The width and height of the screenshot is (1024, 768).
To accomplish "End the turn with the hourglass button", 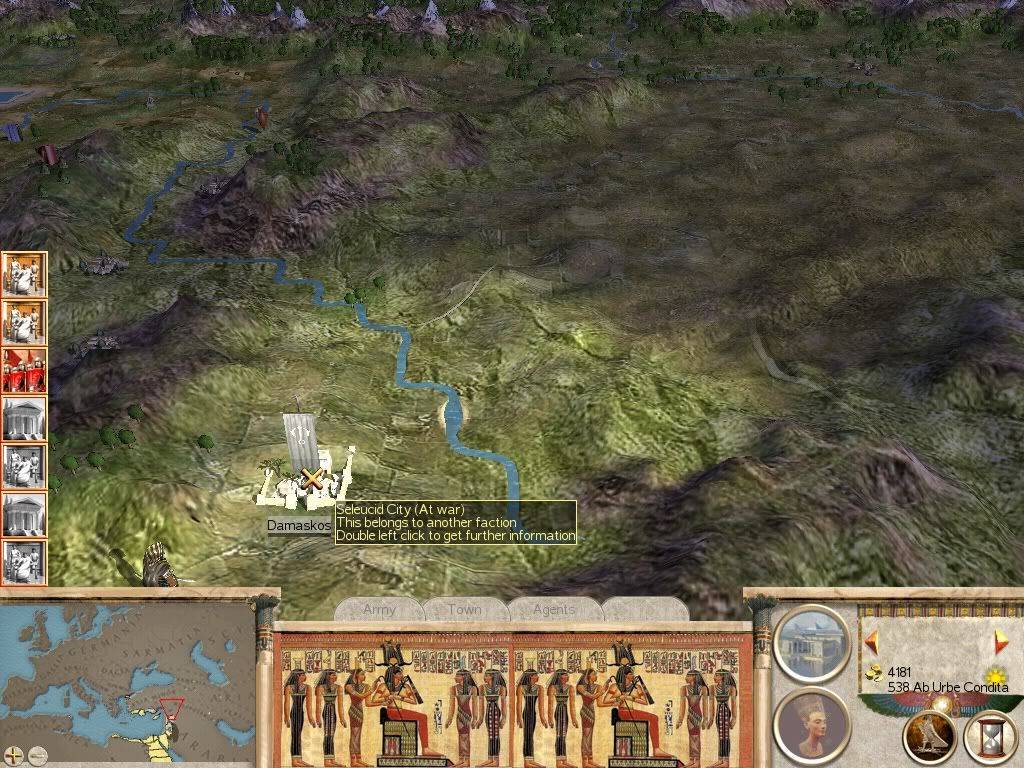I will pos(991,738).
